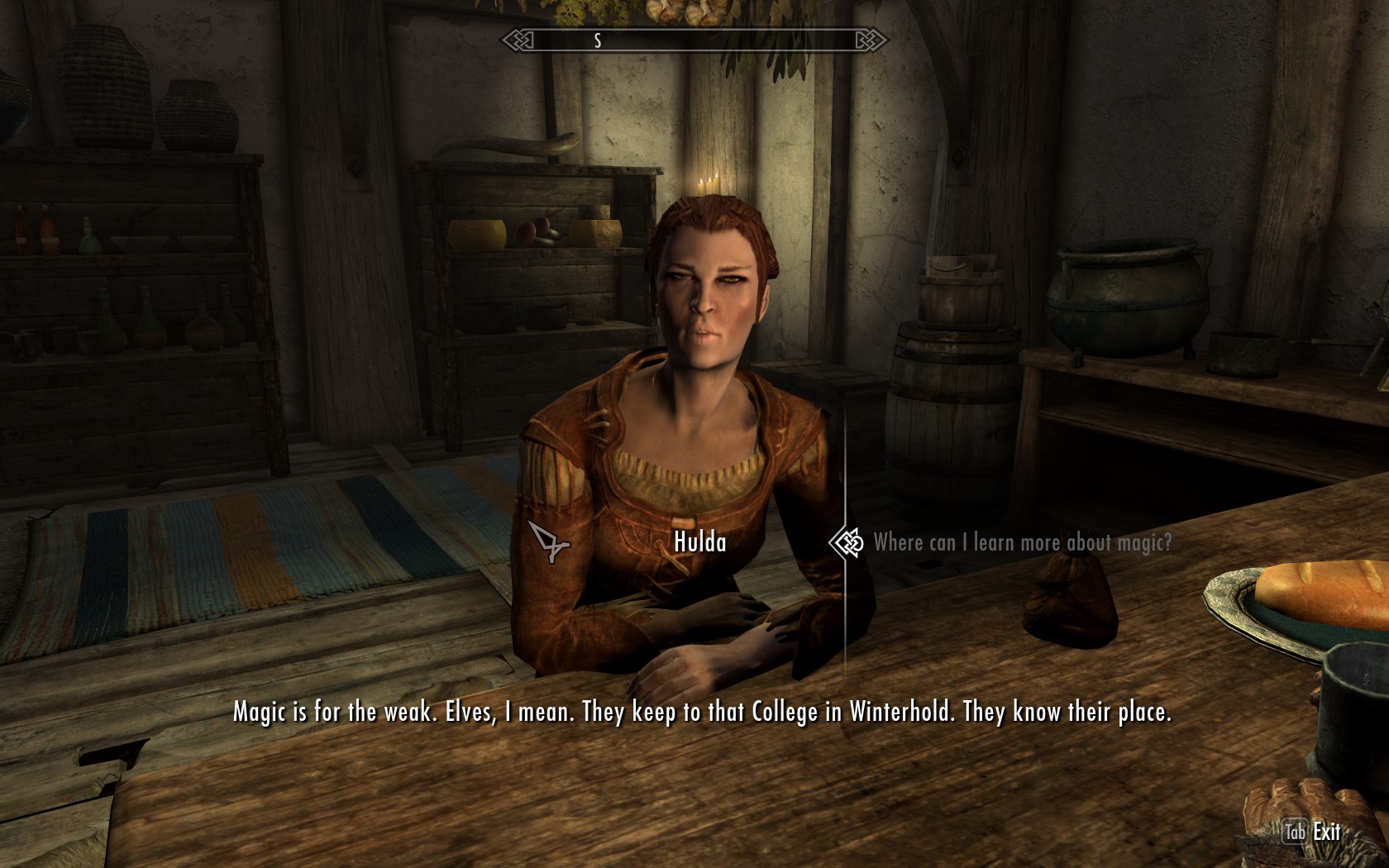1389x868 pixels.
Task: Choose "Where can I learn more about magic?"
Action: click(x=1022, y=543)
